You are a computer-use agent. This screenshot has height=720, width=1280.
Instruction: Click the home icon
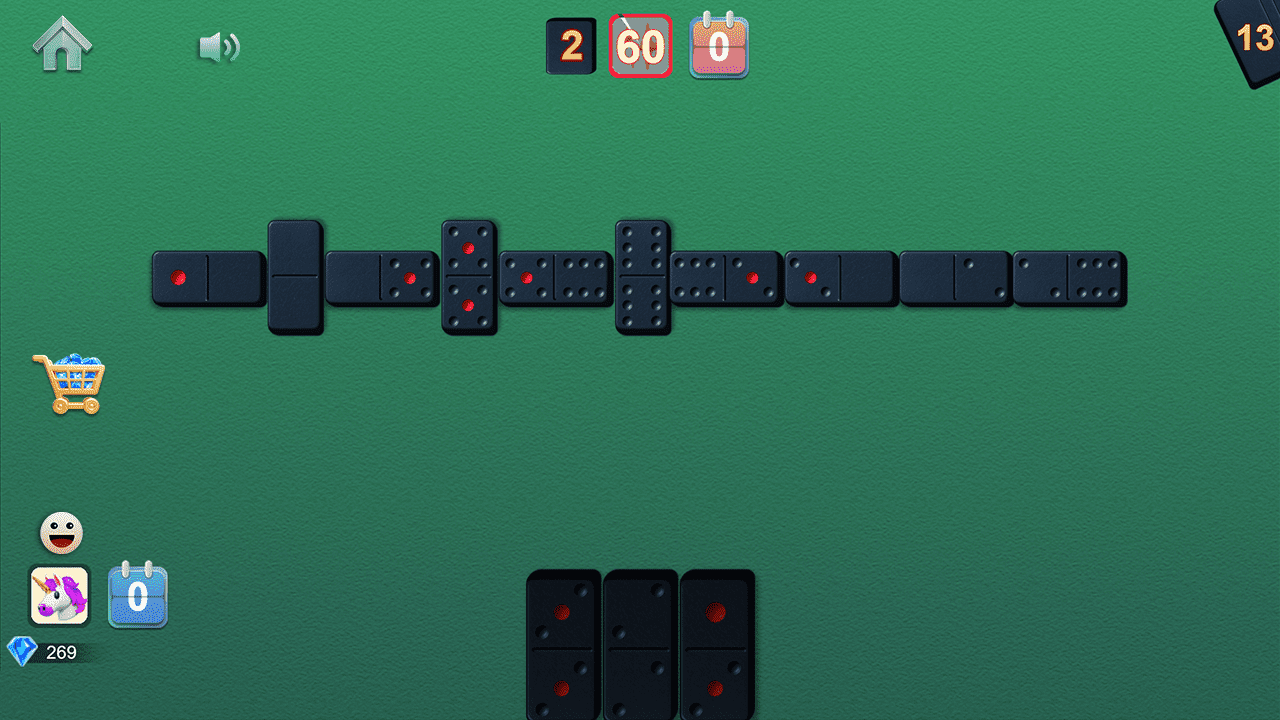pos(63,42)
